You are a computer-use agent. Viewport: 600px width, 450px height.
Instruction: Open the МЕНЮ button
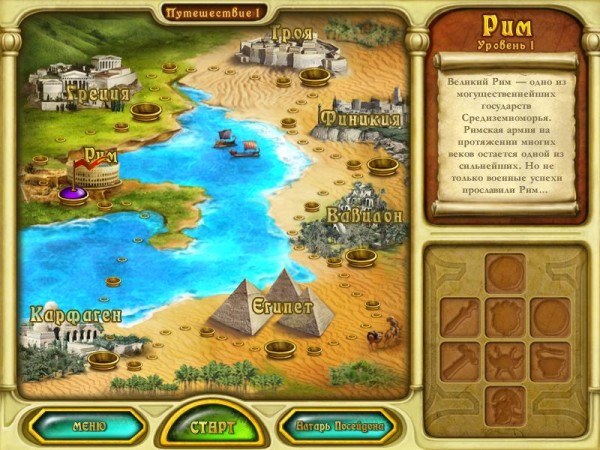(x=89, y=426)
